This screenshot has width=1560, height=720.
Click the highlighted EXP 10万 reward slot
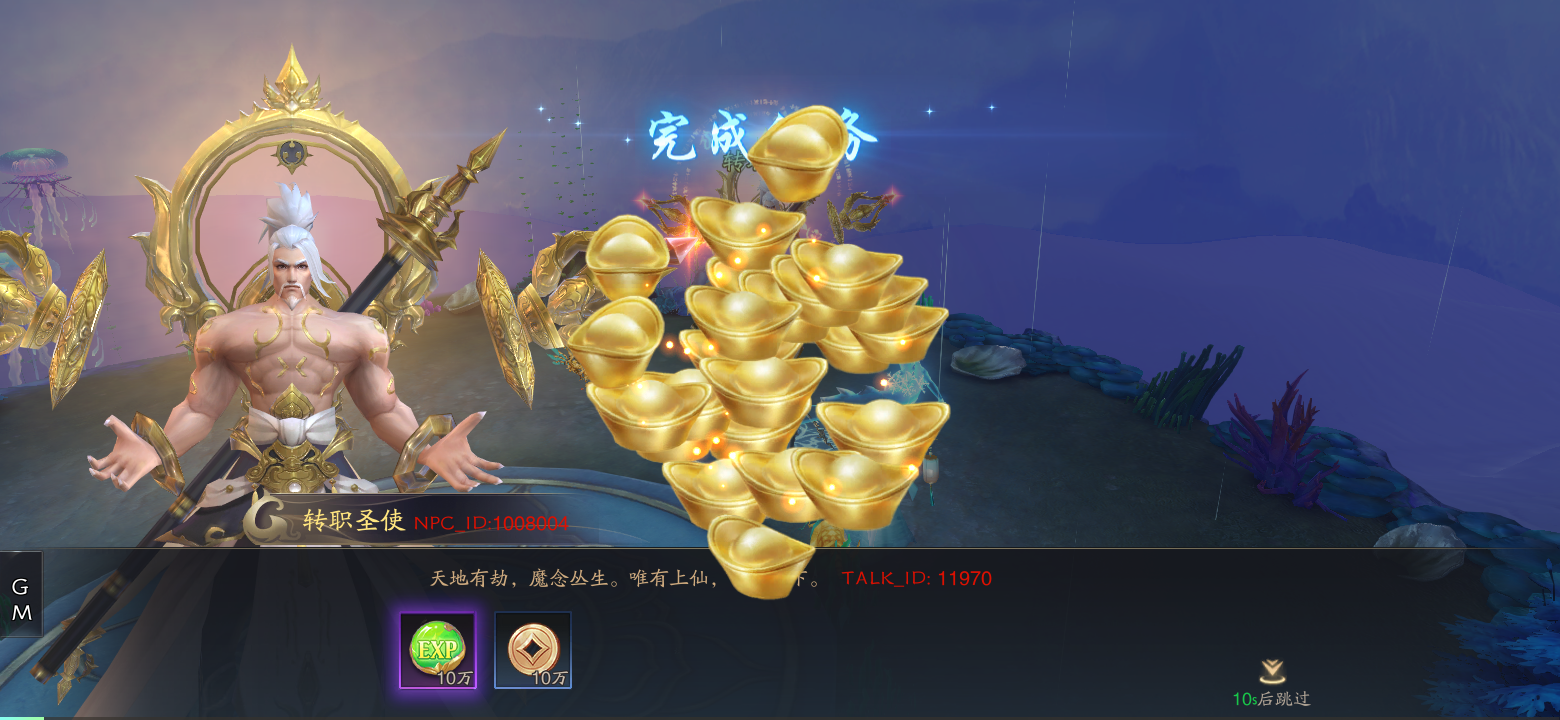pos(437,651)
